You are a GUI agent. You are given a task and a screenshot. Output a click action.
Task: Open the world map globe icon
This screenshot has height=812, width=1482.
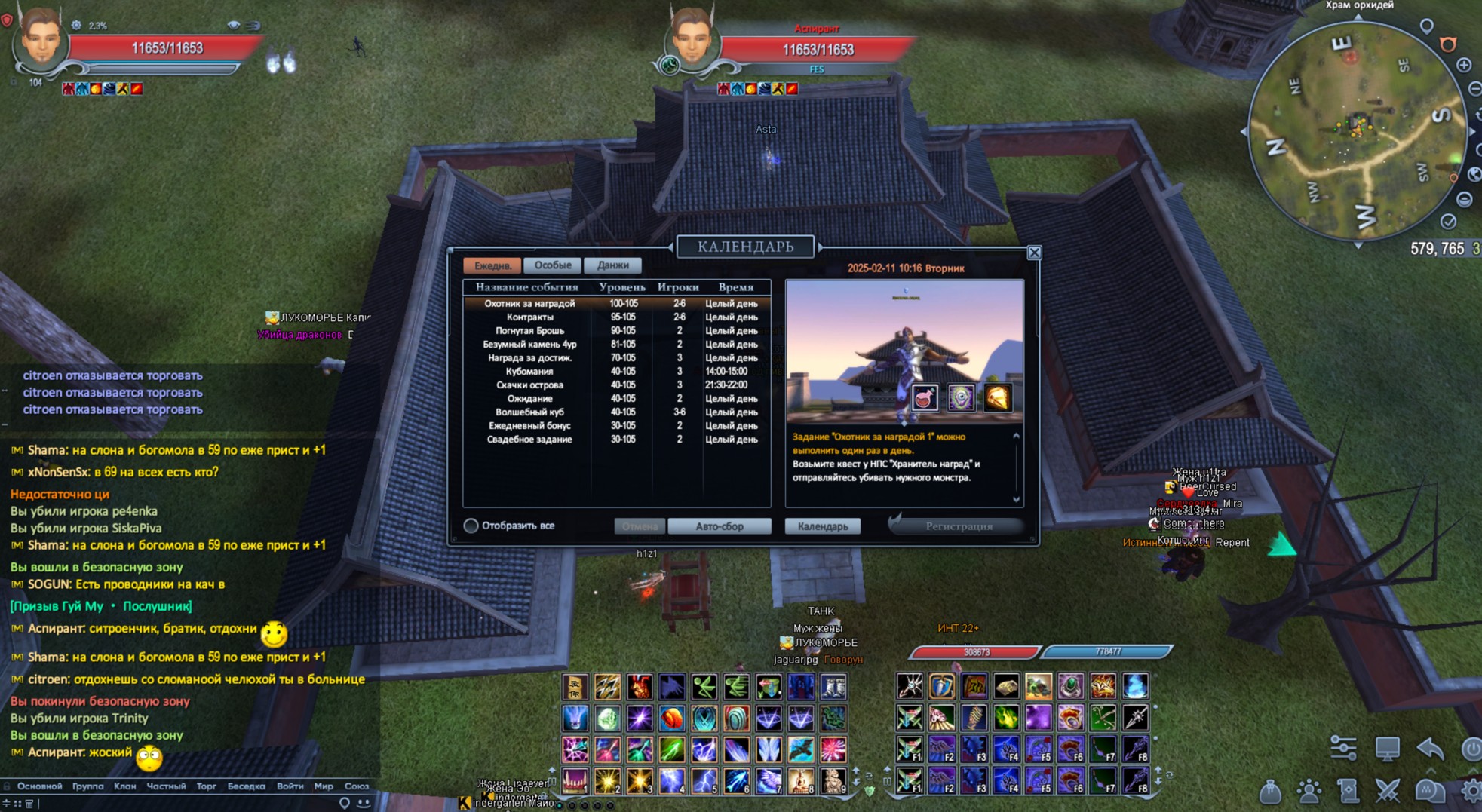[x=1475, y=175]
